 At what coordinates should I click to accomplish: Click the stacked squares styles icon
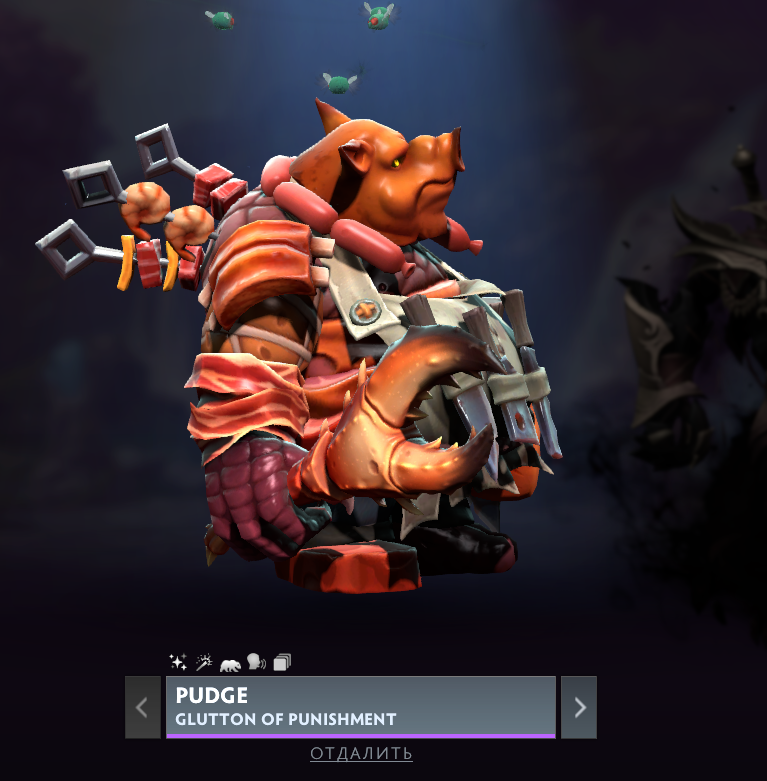(282, 662)
